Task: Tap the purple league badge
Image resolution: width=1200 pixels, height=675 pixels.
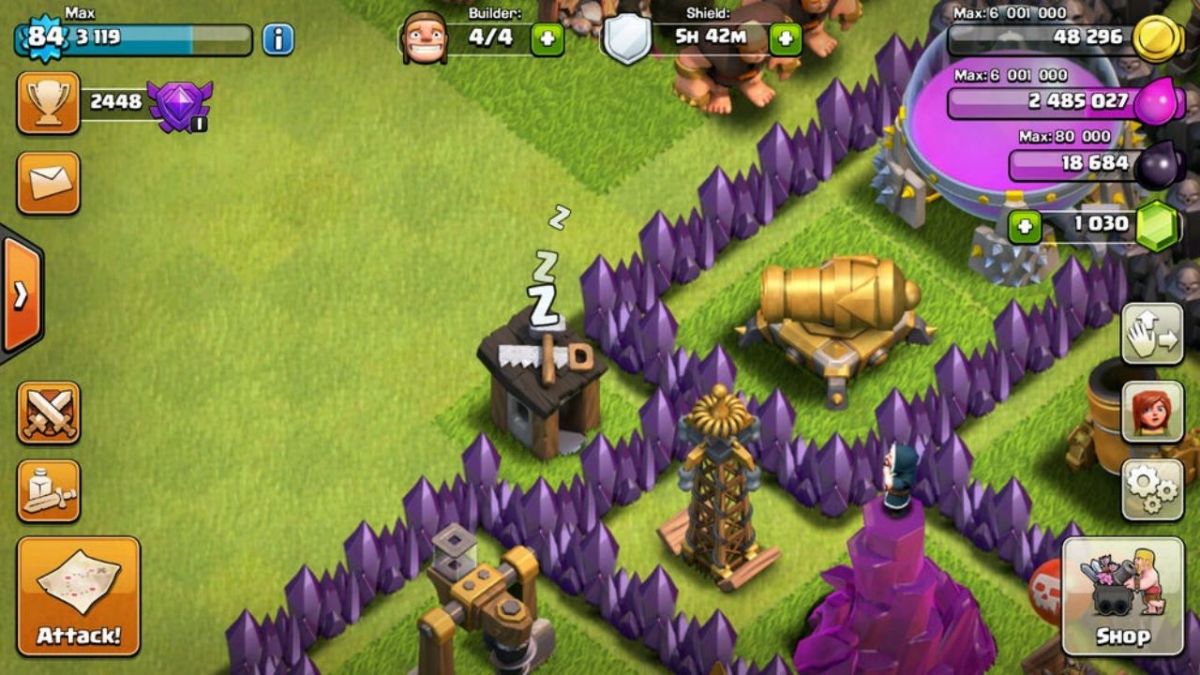Action: click(179, 105)
